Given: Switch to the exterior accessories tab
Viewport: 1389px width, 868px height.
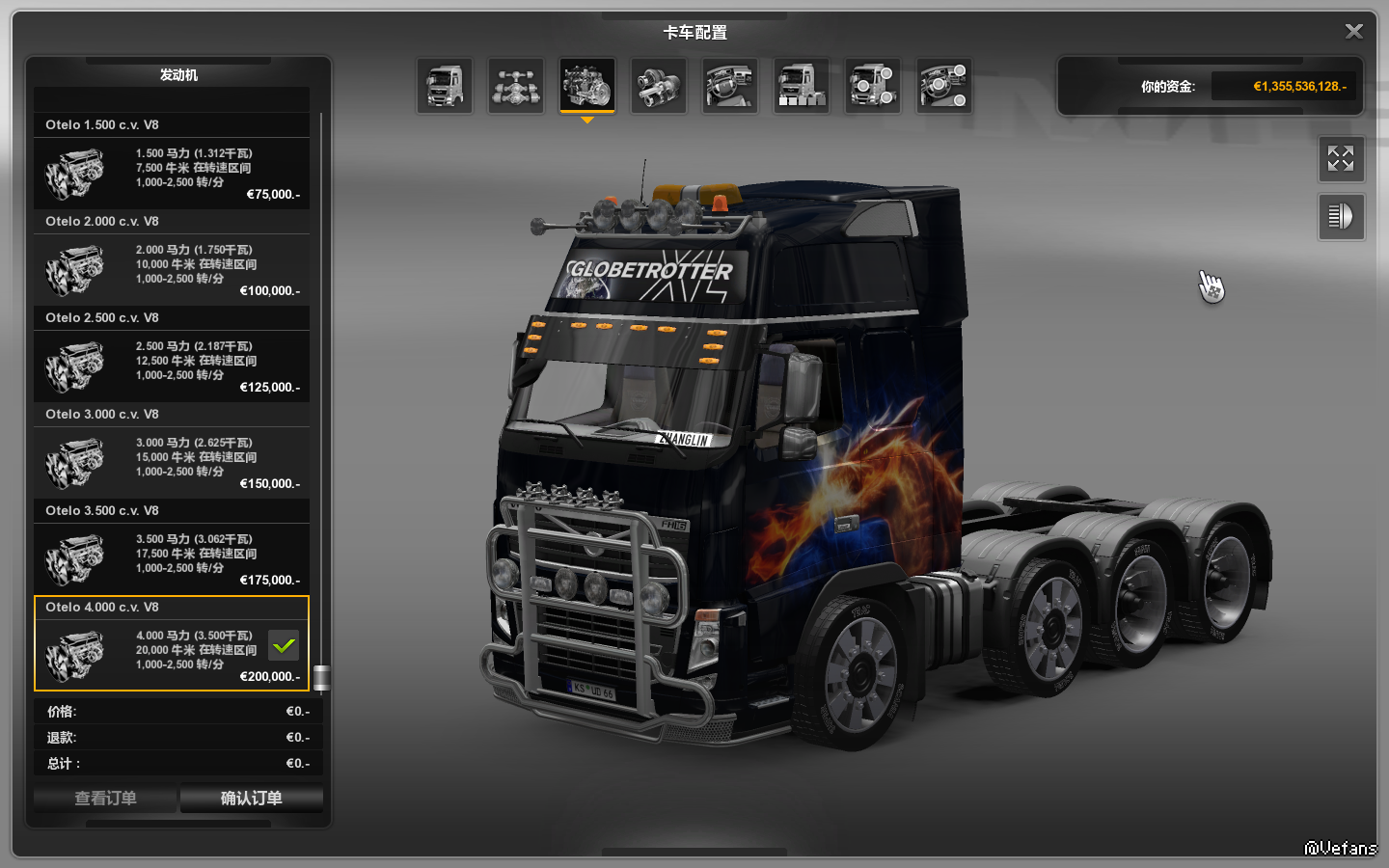Looking at the screenshot, I should point(873,86).
